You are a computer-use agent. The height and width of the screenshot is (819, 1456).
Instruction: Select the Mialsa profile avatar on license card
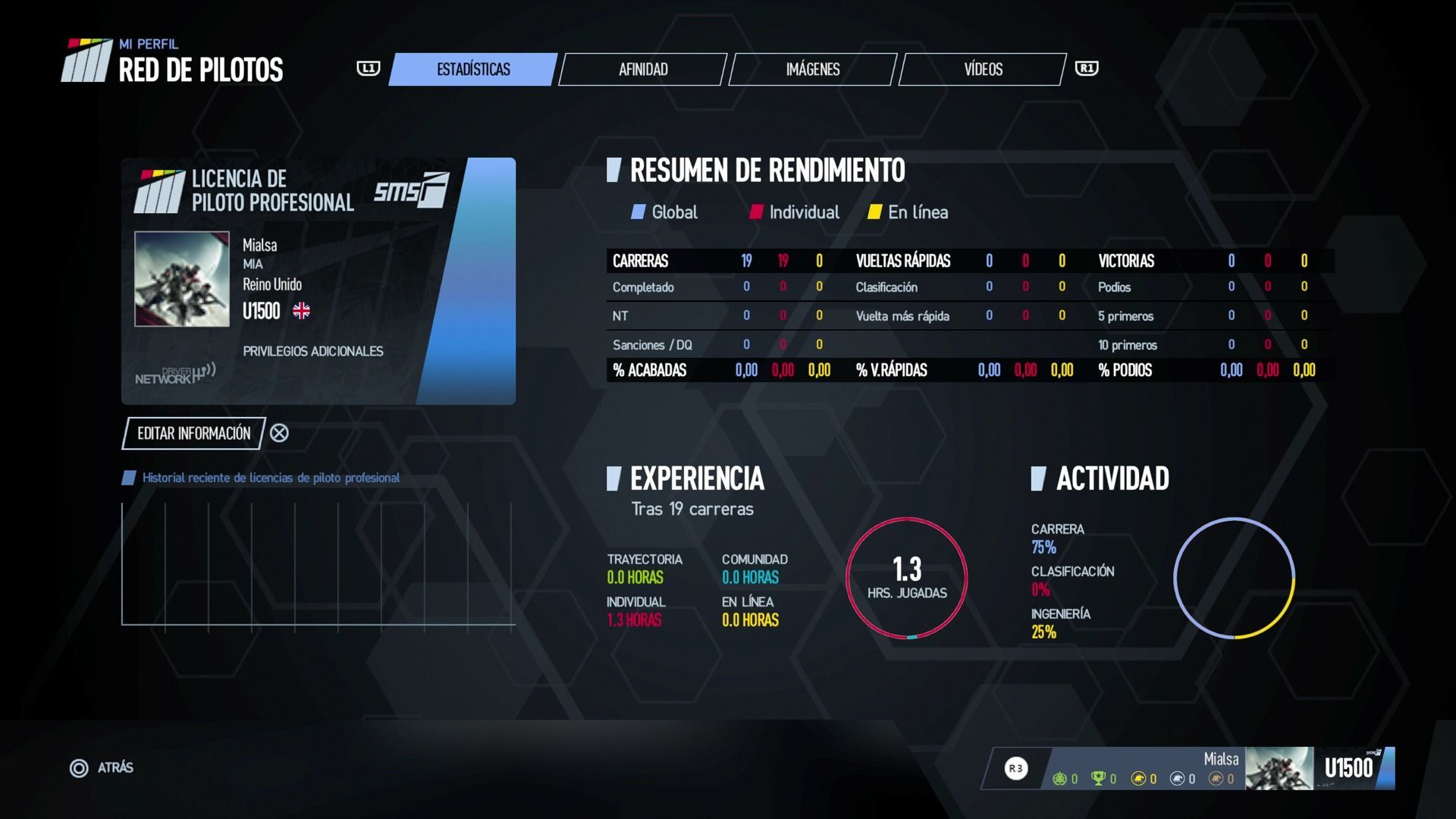click(182, 279)
